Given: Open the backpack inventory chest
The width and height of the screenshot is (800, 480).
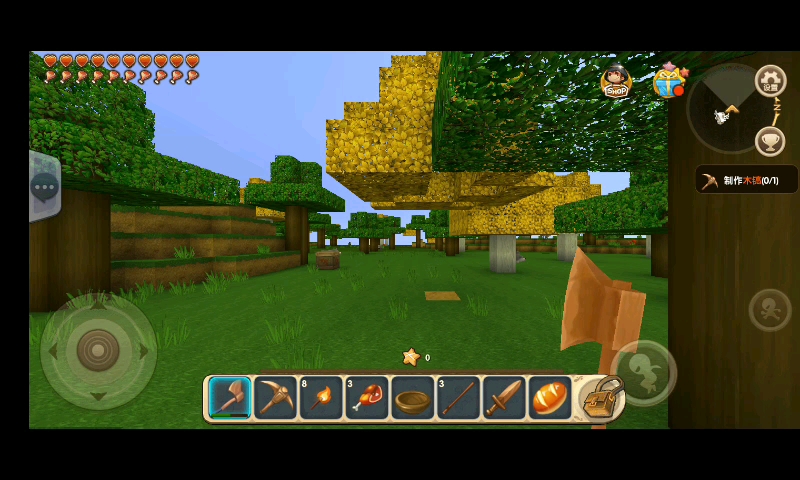Looking at the screenshot, I should pyautogui.click(x=601, y=398).
